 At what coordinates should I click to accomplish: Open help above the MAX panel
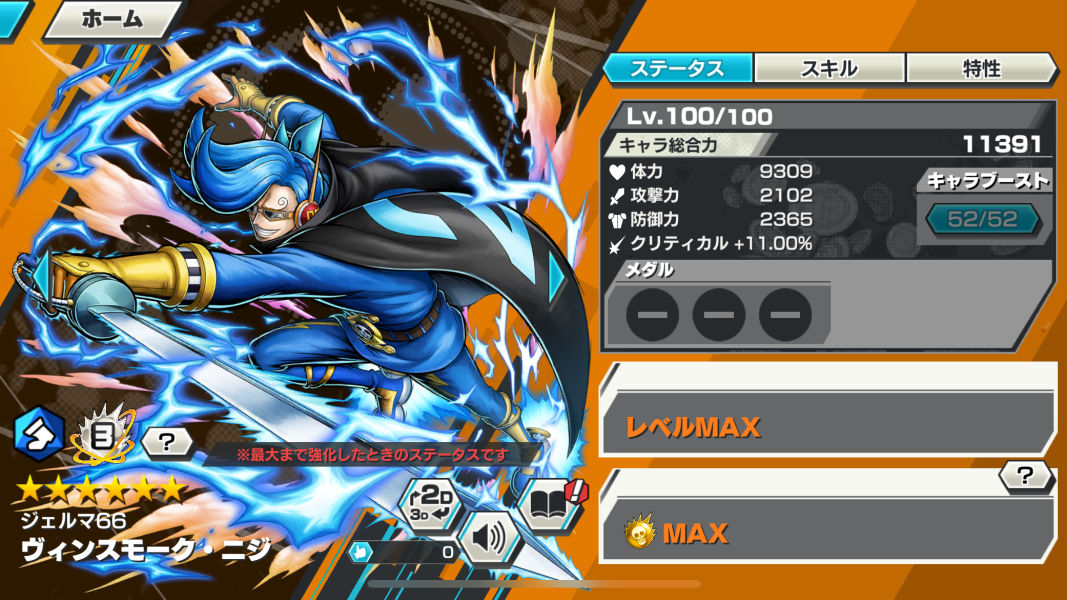click(x=1025, y=476)
